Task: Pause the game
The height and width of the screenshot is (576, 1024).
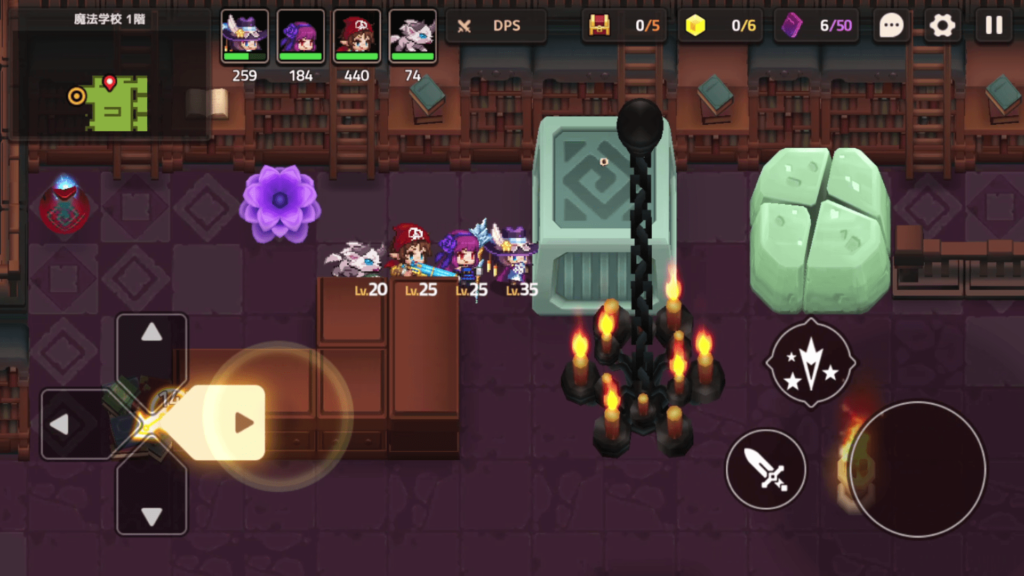Action: pyautogui.click(x=994, y=26)
